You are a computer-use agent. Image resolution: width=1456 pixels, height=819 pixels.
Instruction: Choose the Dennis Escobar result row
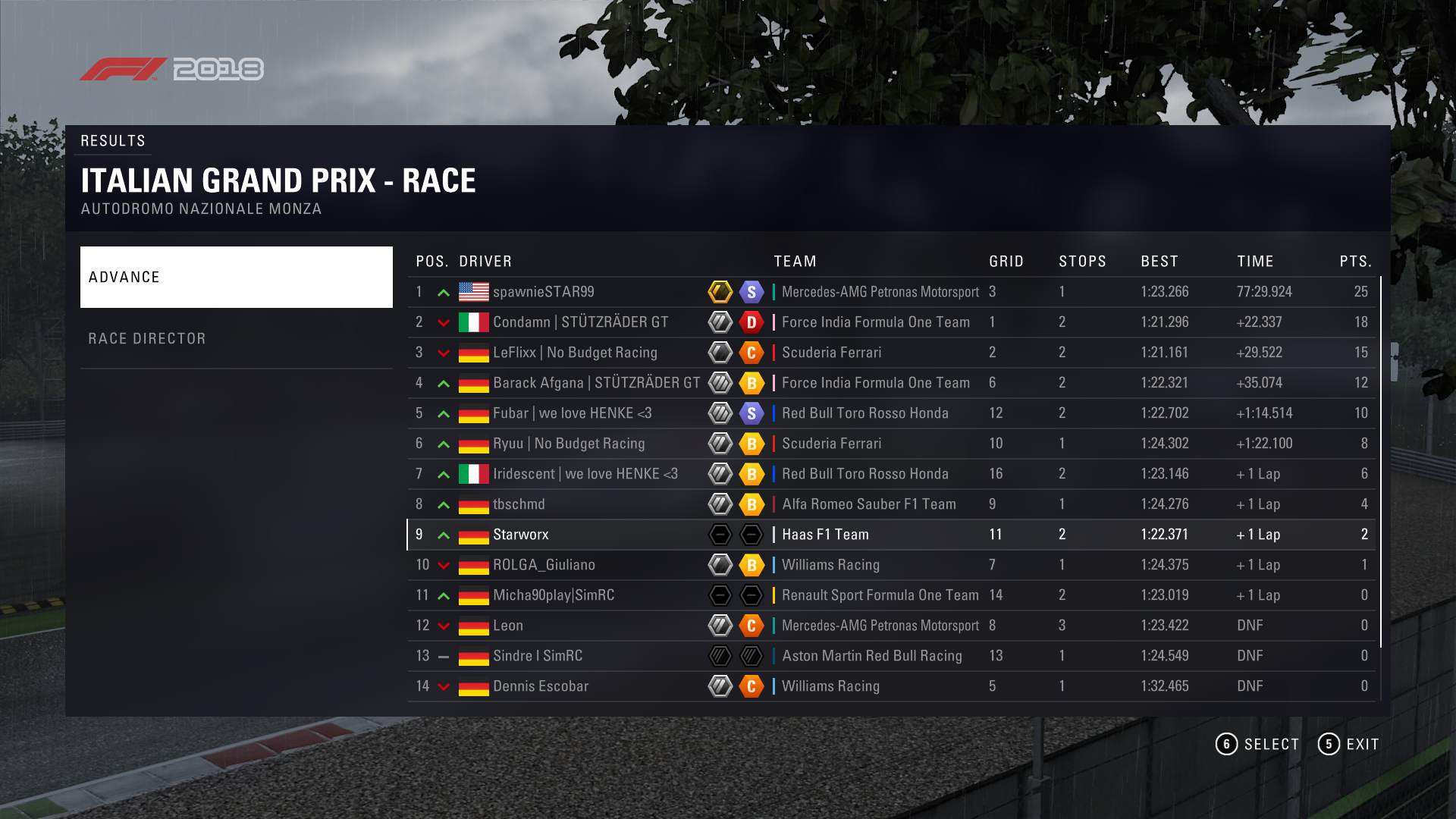point(891,686)
